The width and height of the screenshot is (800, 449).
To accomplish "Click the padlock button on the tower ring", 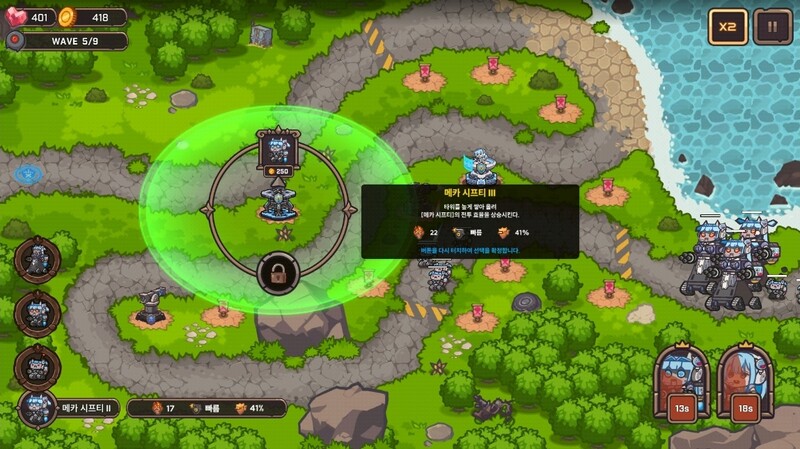I will [278, 272].
